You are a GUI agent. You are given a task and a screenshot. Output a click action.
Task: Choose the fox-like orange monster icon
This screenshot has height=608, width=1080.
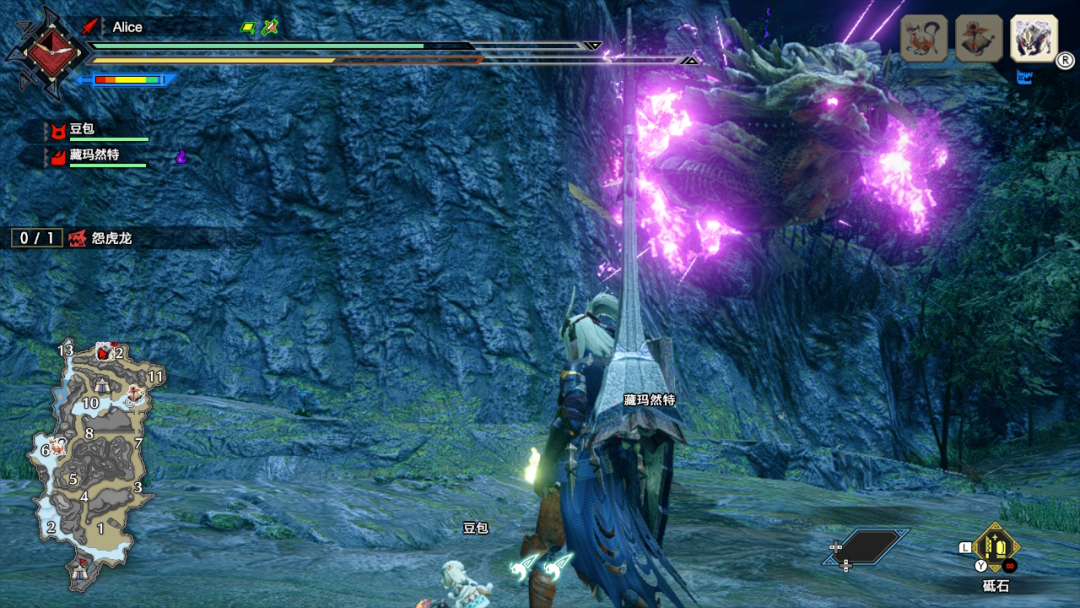[924, 39]
